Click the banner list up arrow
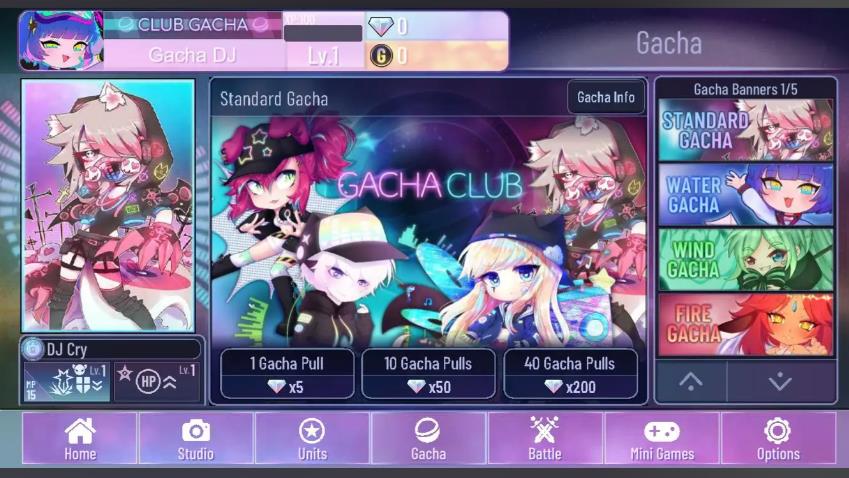The width and height of the screenshot is (849, 478). tap(691, 381)
